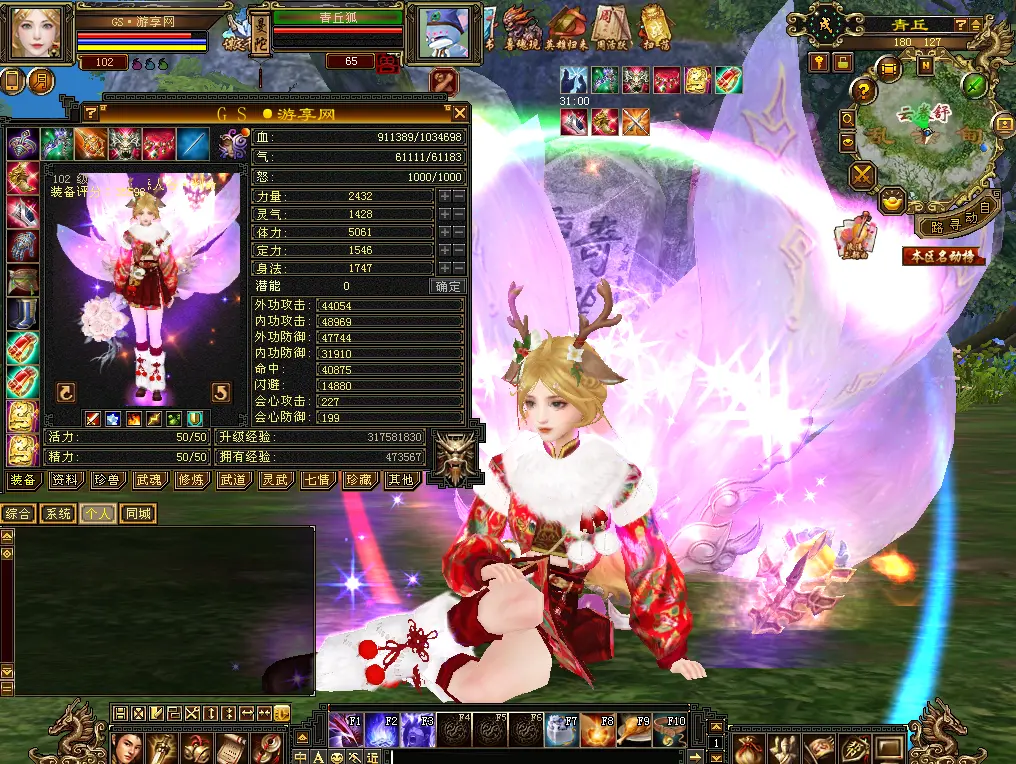The image size is (1016, 764).
Task: Switch to the 其他 tab
Action: (x=401, y=480)
